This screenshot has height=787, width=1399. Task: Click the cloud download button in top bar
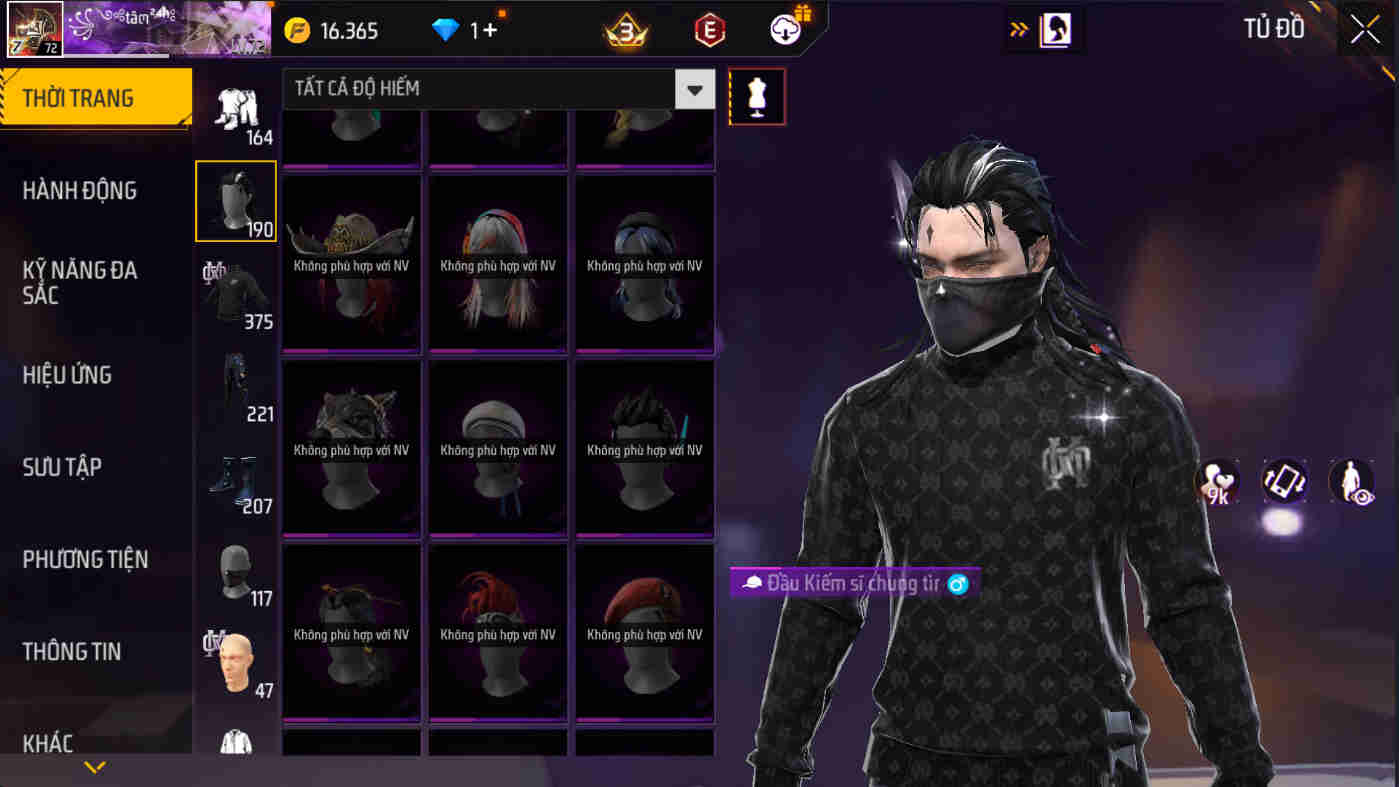point(786,29)
